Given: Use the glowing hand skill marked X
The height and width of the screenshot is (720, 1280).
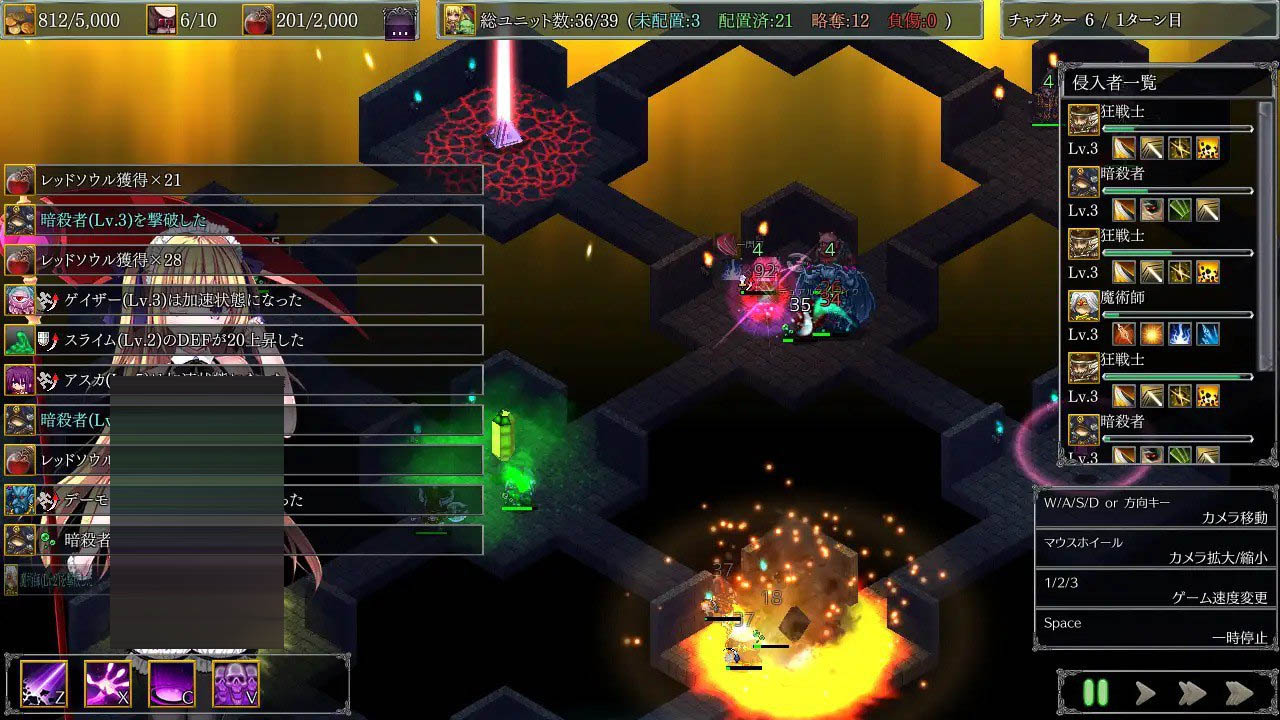Looking at the screenshot, I should pyautogui.click(x=108, y=684).
